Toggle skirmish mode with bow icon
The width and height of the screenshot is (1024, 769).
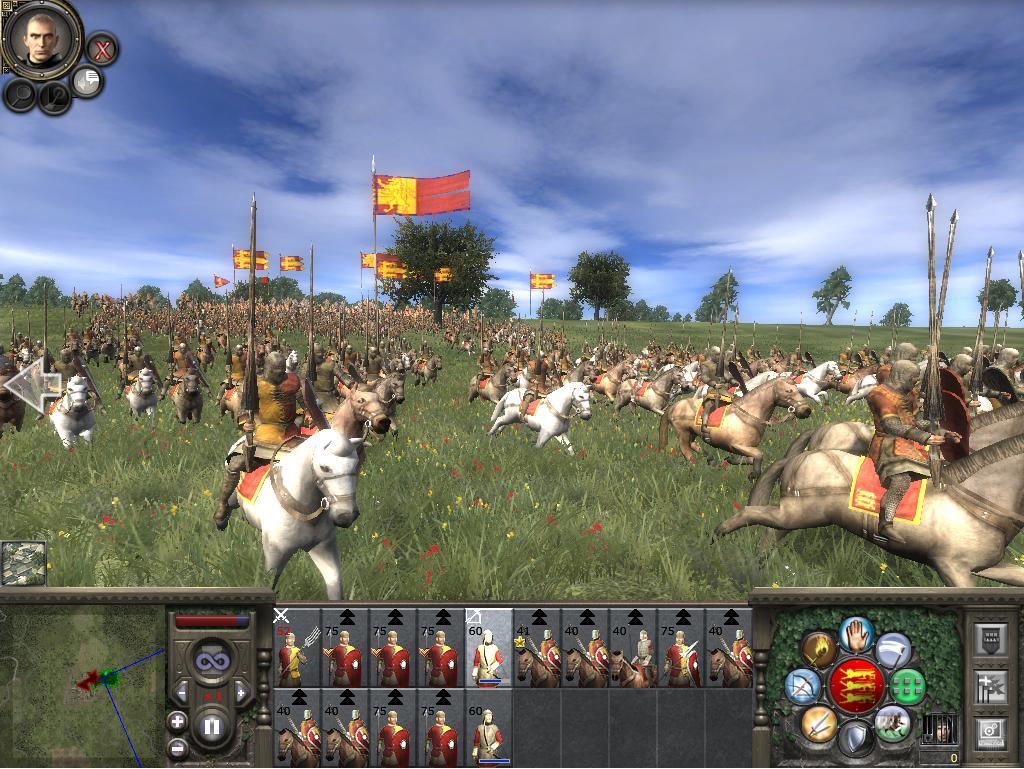802,687
